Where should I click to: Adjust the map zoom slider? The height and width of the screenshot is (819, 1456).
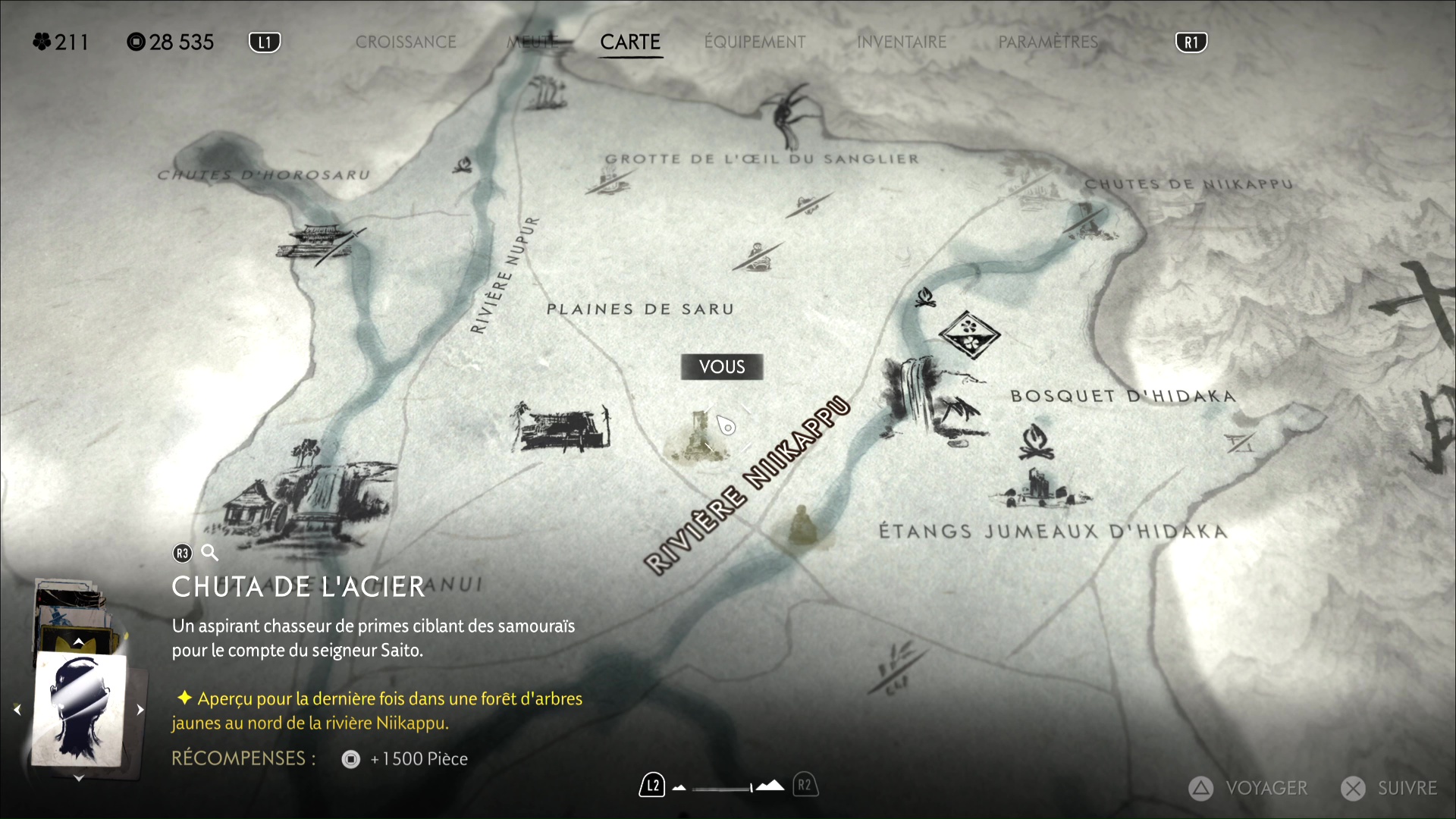pyautogui.click(x=723, y=788)
